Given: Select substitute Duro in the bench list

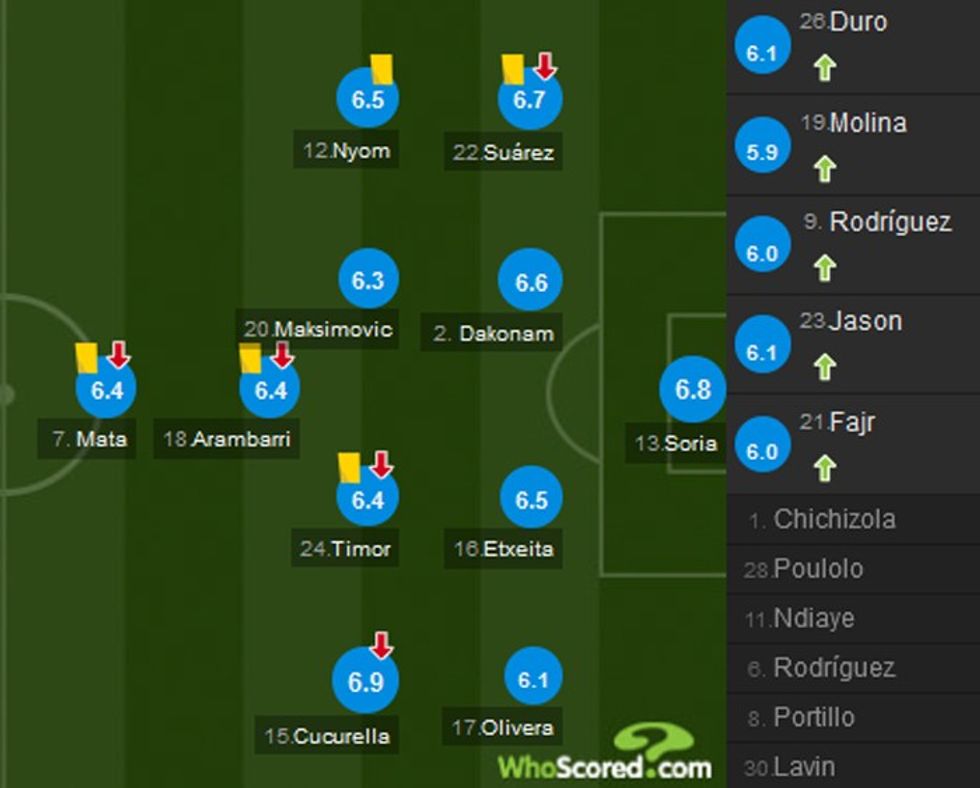Looking at the screenshot, I should coord(853,45).
